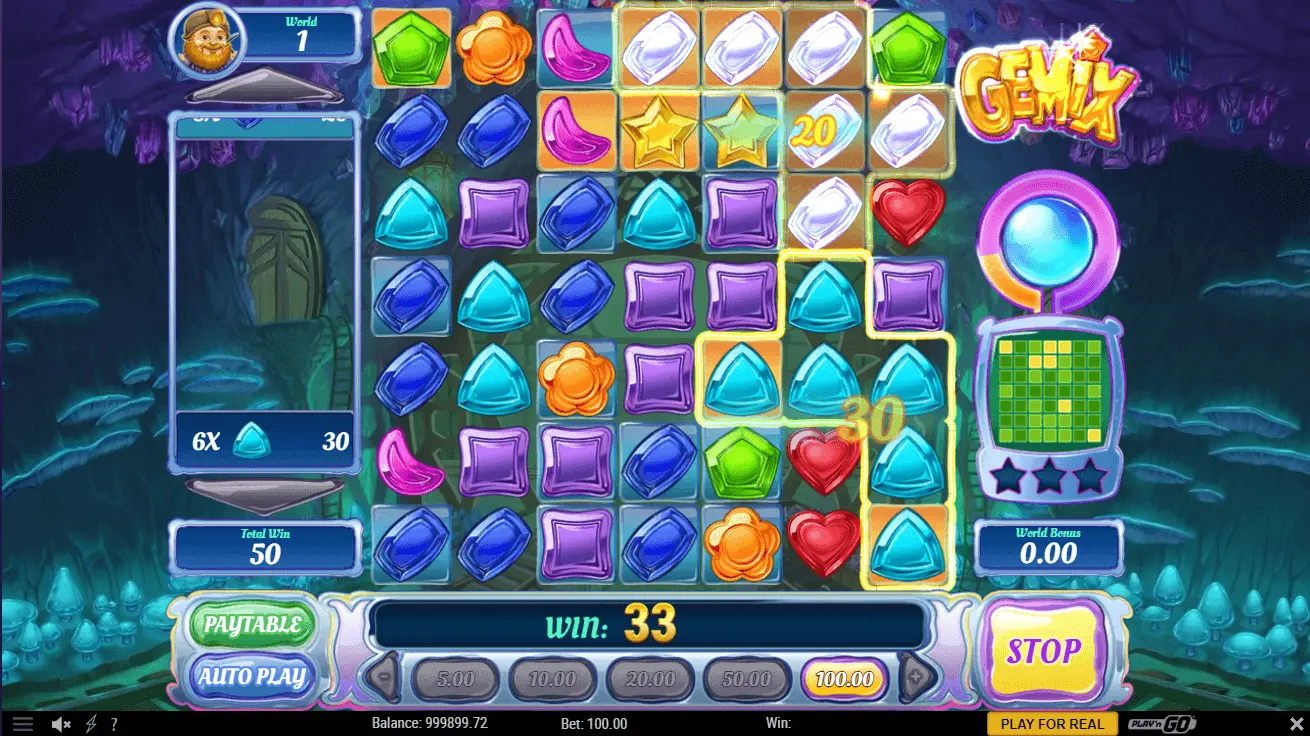The image size is (1310, 736).
Task: Increase bet with the right arrow
Action: (916, 680)
